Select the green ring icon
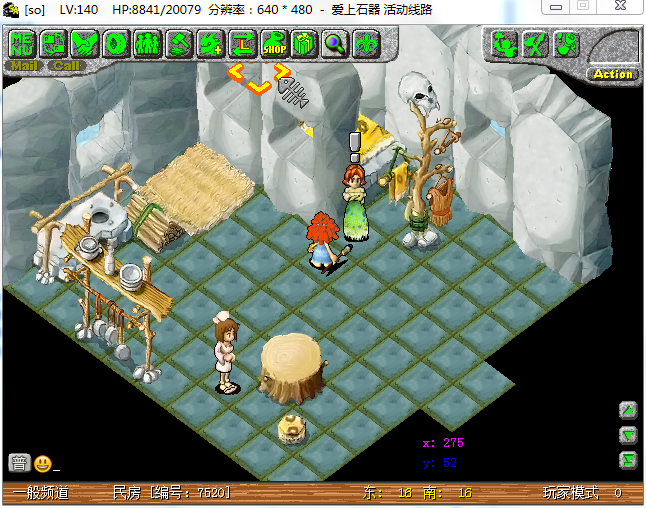 116,44
